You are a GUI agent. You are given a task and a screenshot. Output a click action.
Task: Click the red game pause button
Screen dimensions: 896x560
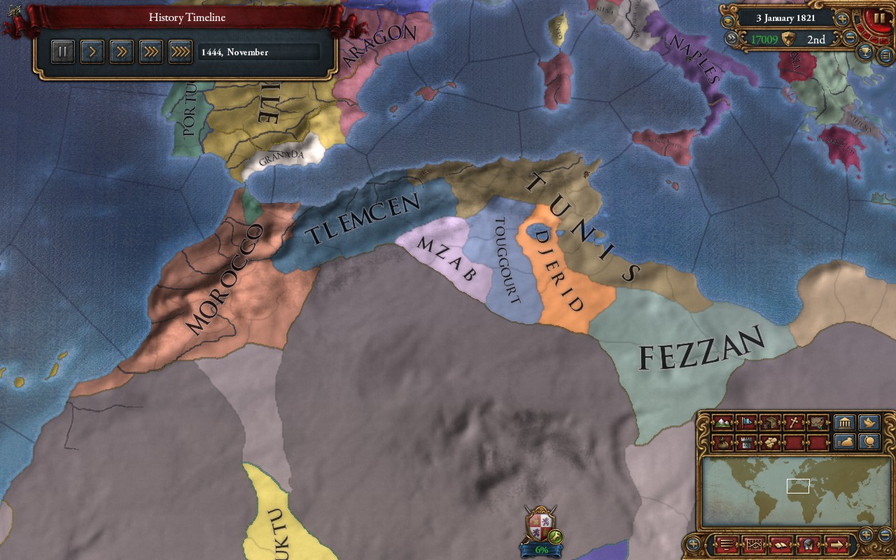tap(880, 18)
